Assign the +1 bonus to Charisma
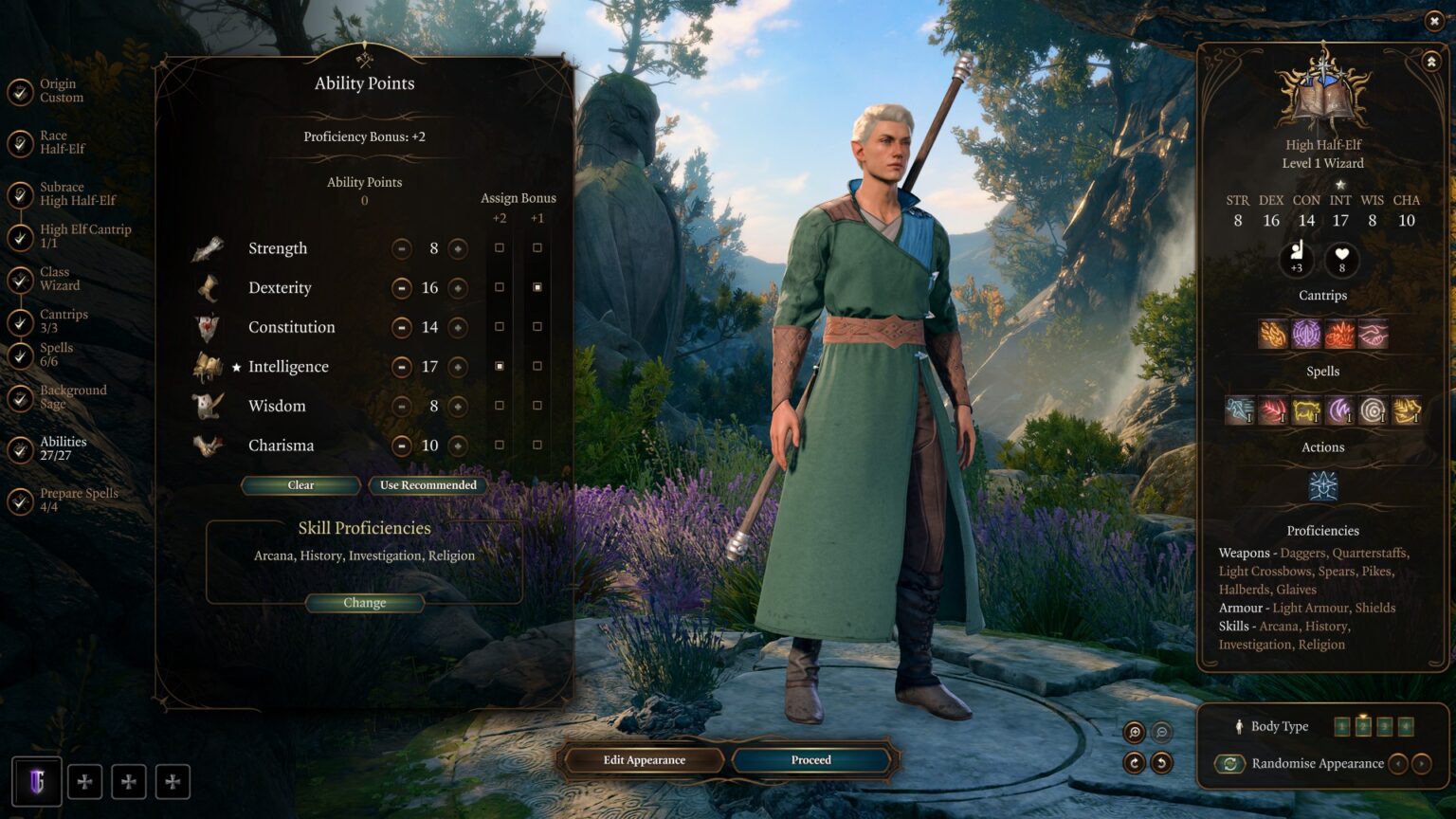This screenshot has width=1456, height=819. 537,446
